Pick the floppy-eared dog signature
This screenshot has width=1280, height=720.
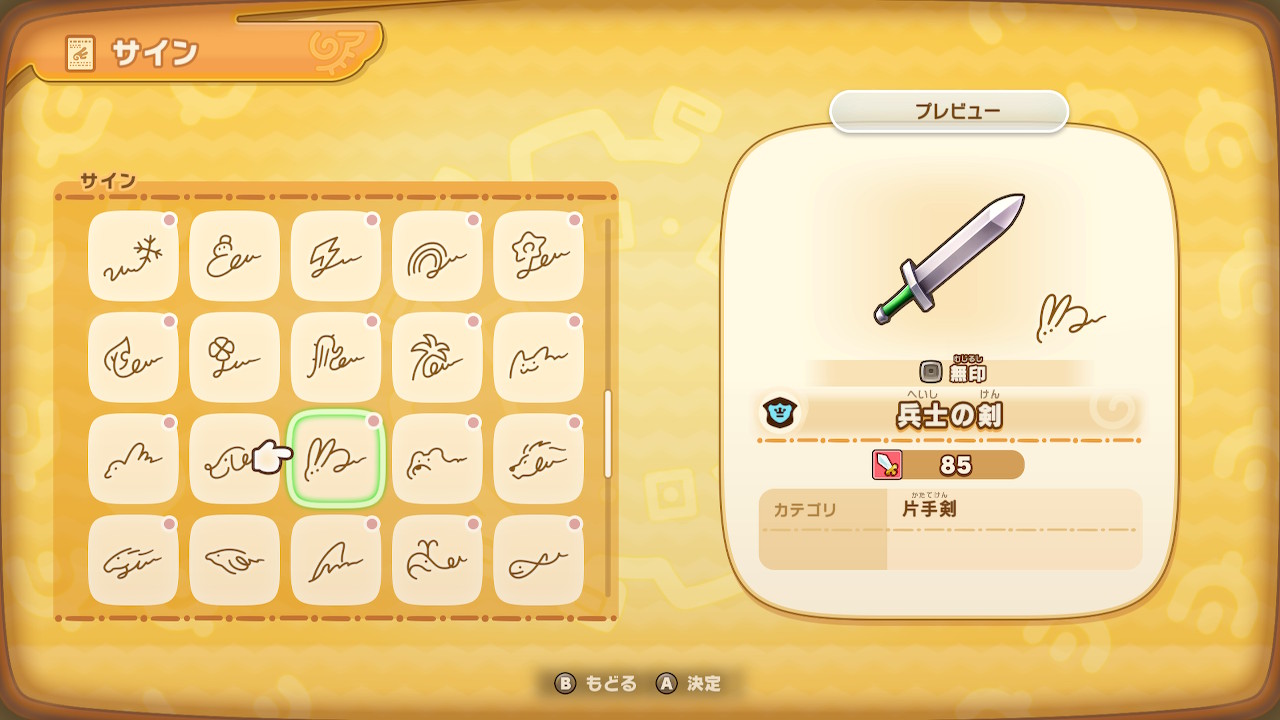228,459
